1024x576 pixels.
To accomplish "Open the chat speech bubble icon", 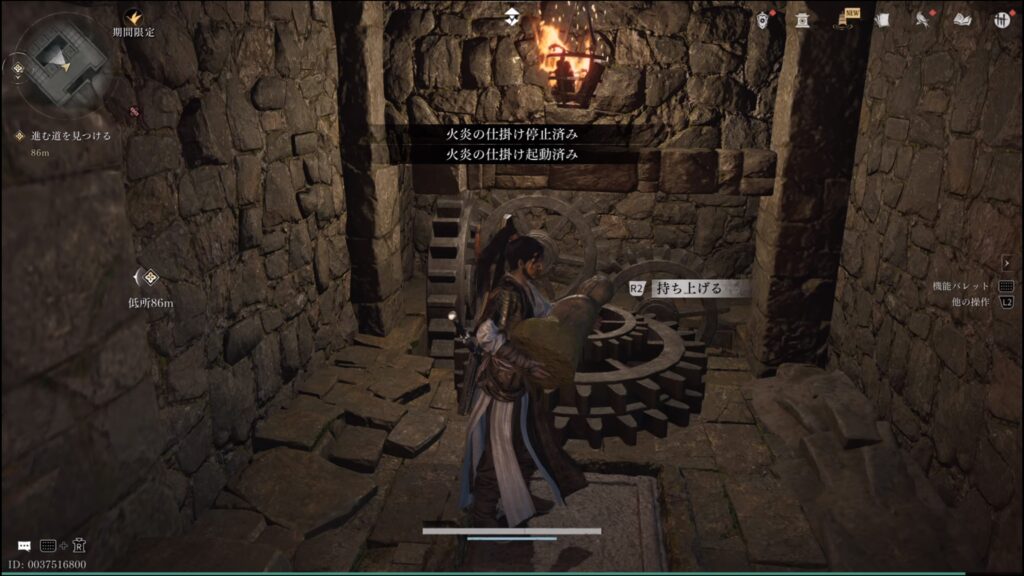I will [x=24, y=546].
